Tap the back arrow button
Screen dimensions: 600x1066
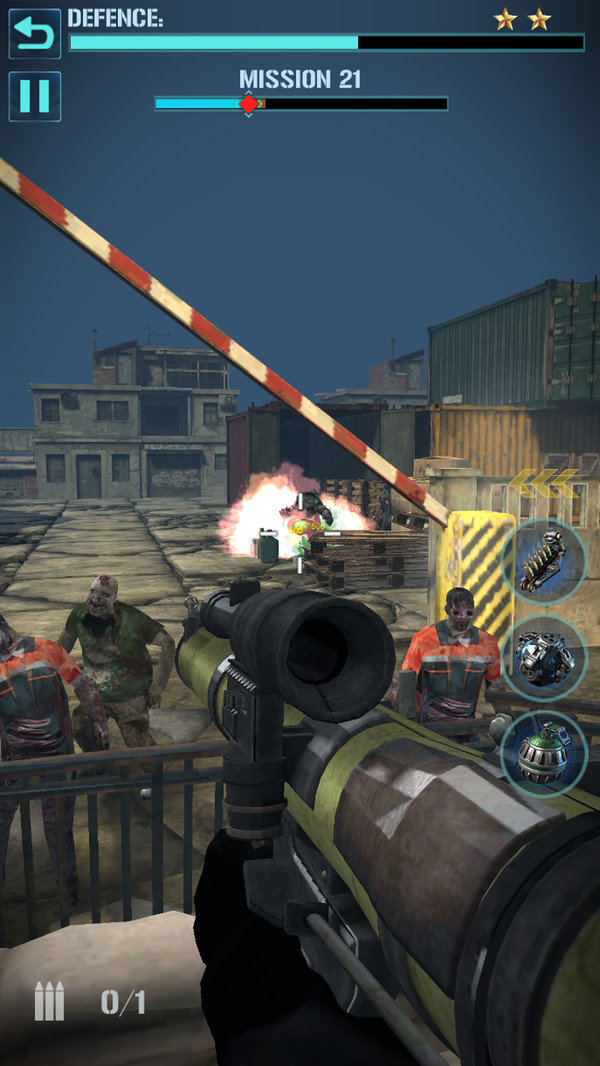click(x=34, y=34)
